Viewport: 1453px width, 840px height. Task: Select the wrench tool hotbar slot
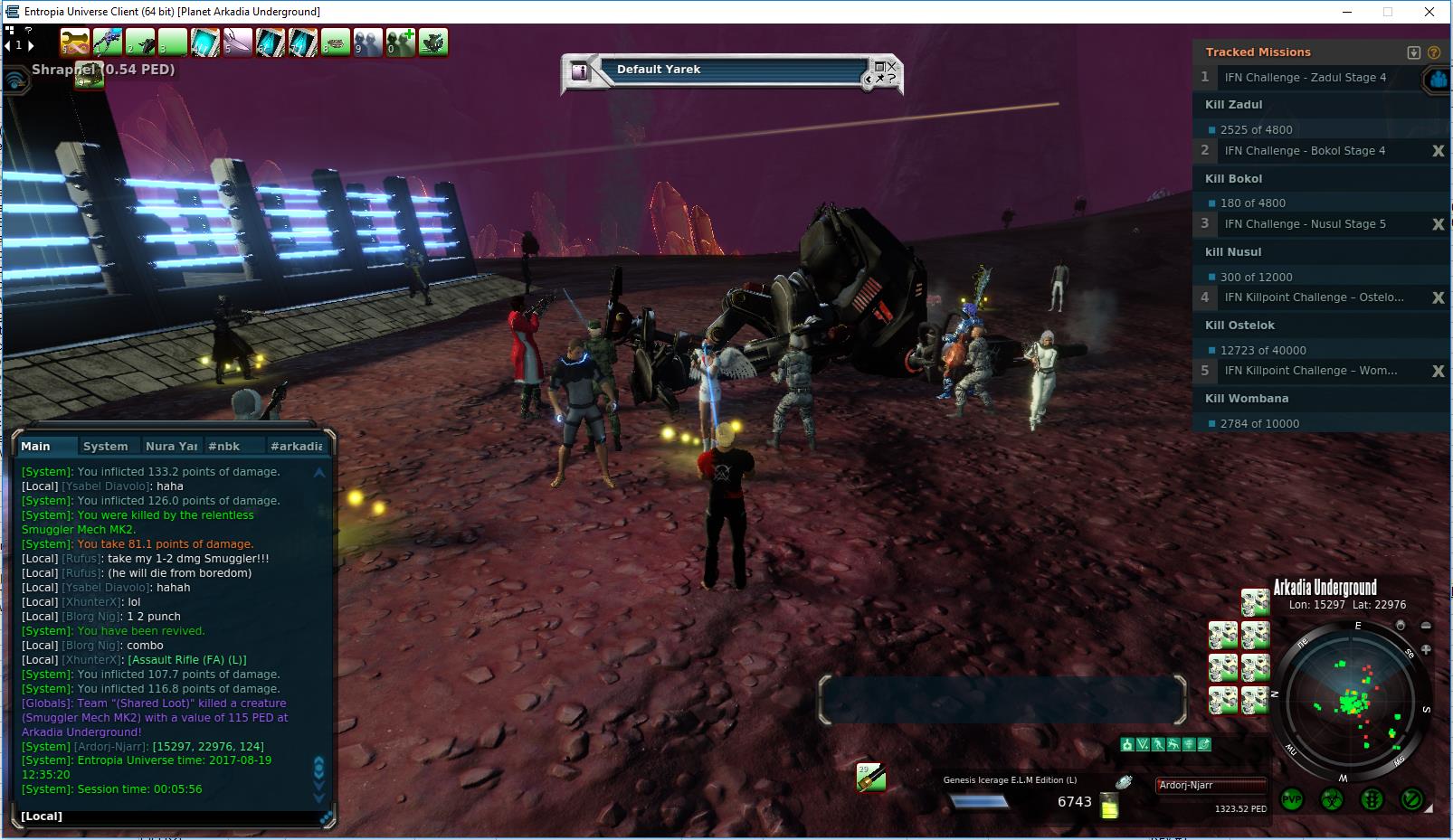[x=76, y=42]
